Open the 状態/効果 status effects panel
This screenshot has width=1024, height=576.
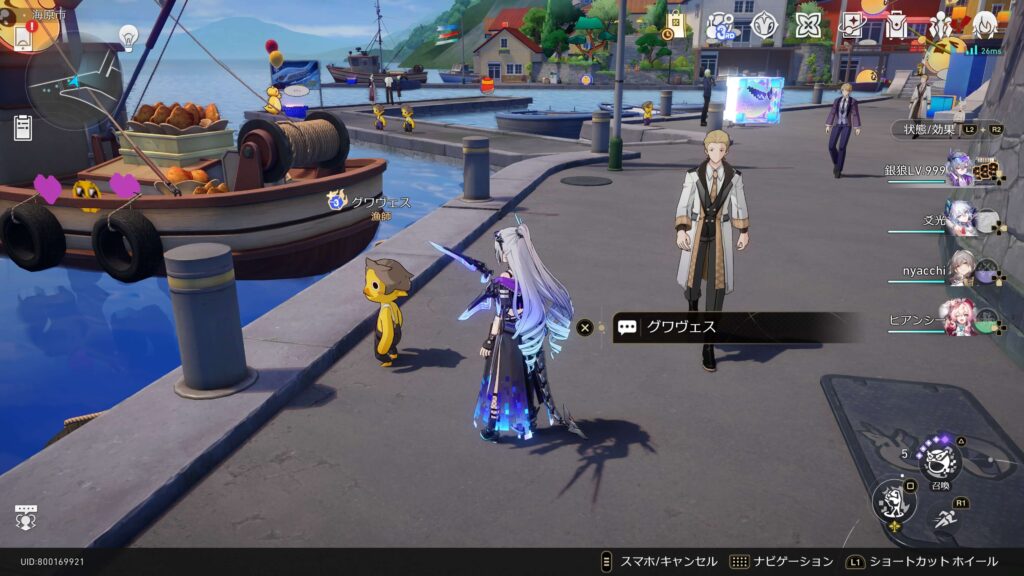[x=930, y=129]
